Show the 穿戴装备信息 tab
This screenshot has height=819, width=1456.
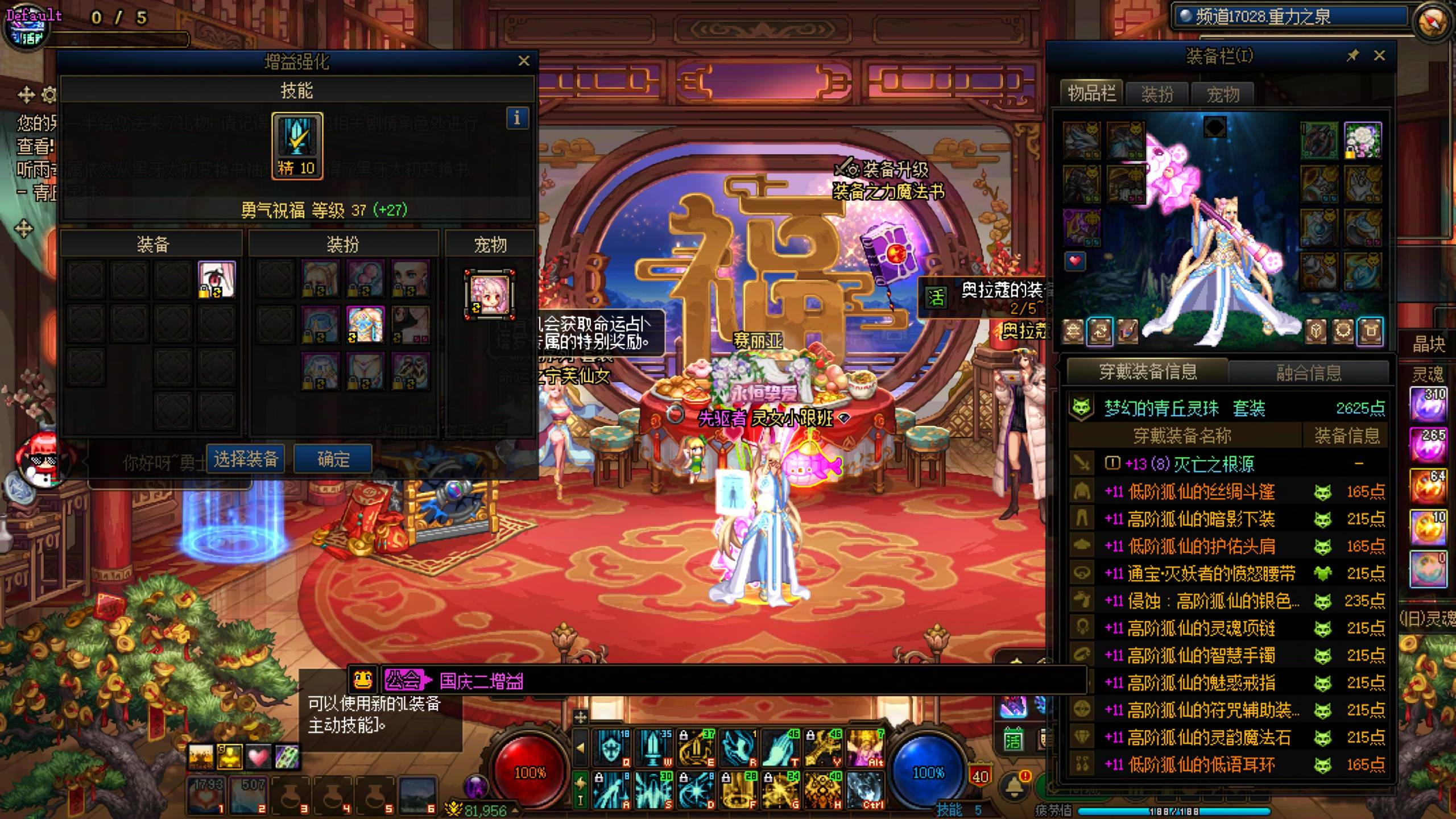click(1148, 372)
